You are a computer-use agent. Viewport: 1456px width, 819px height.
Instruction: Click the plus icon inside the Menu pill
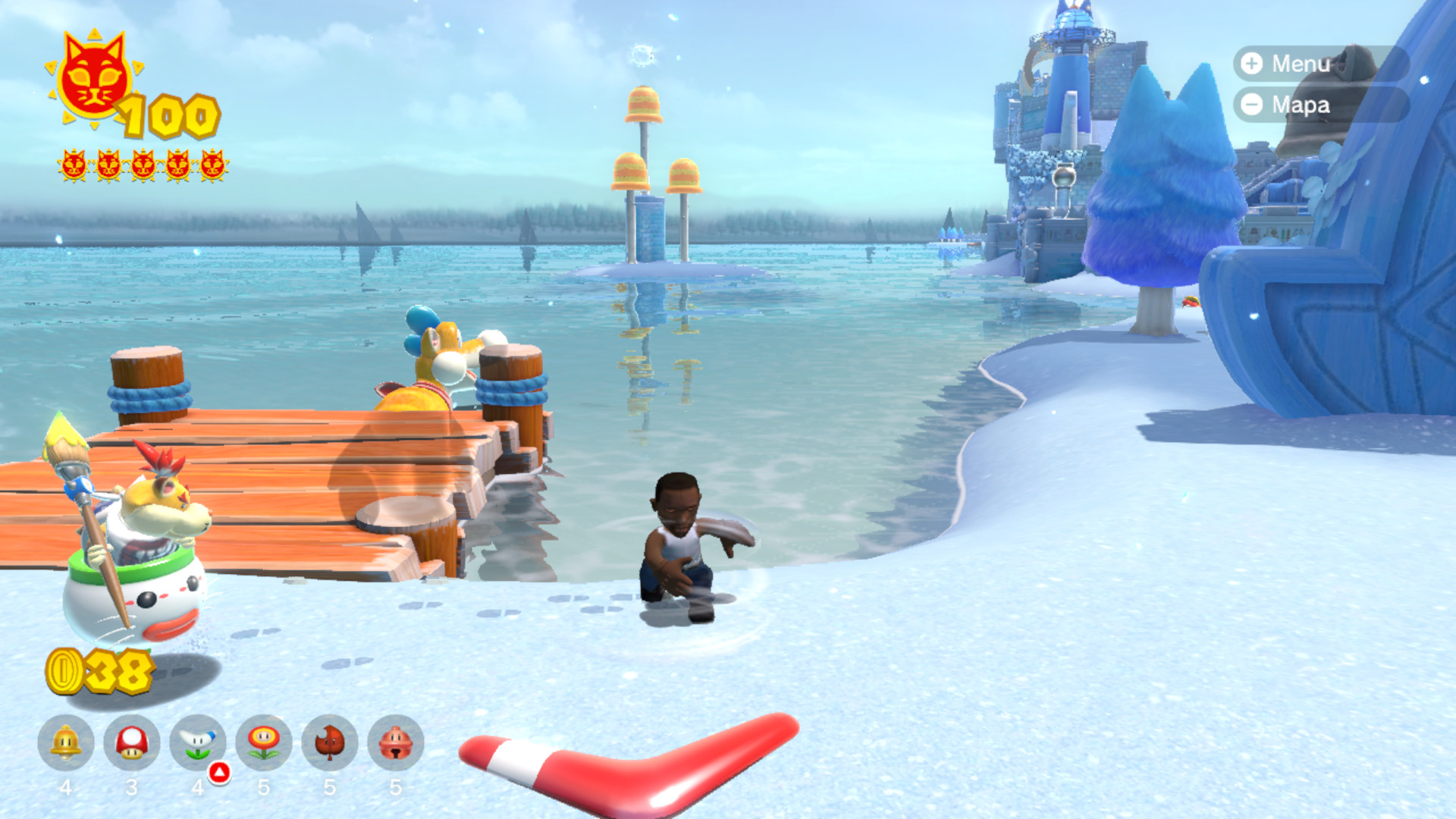pyautogui.click(x=1250, y=64)
